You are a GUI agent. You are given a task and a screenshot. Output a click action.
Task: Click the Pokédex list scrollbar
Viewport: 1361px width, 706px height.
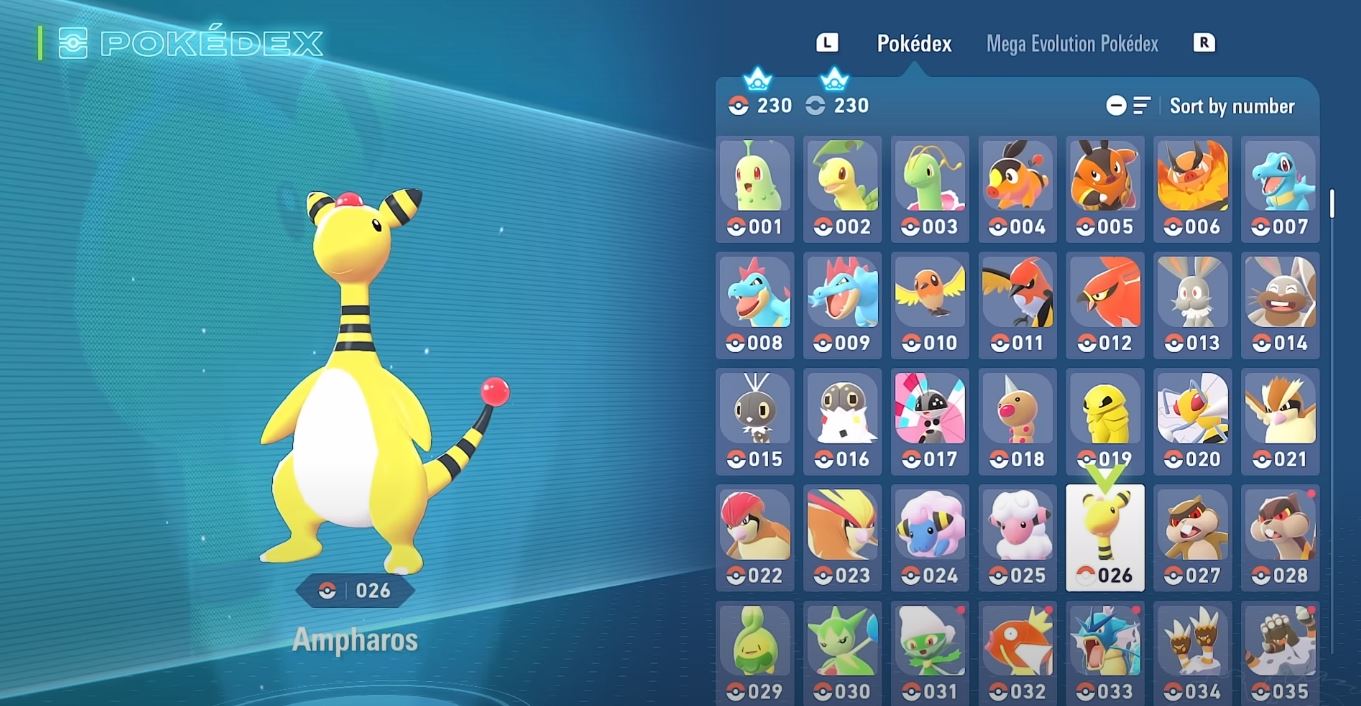(1332, 204)
